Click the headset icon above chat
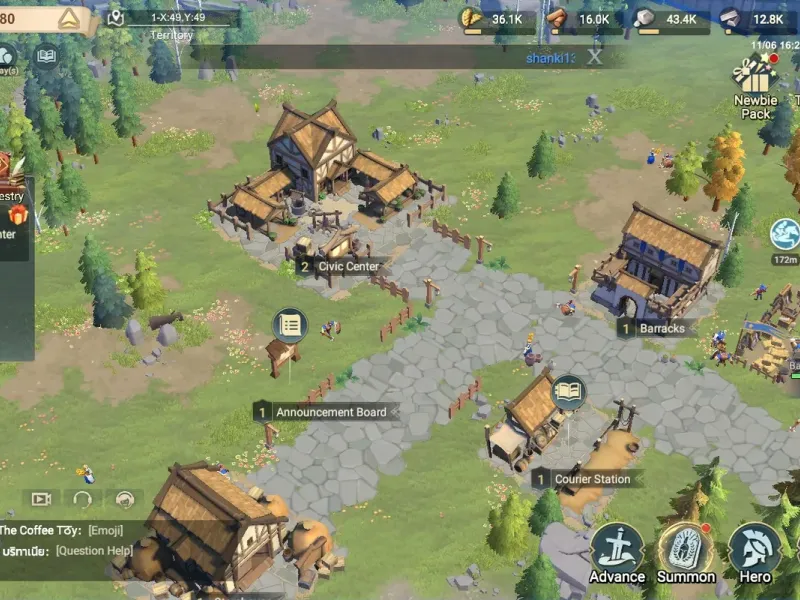Screen dimensions: 800x600 [x=83, y=498]
